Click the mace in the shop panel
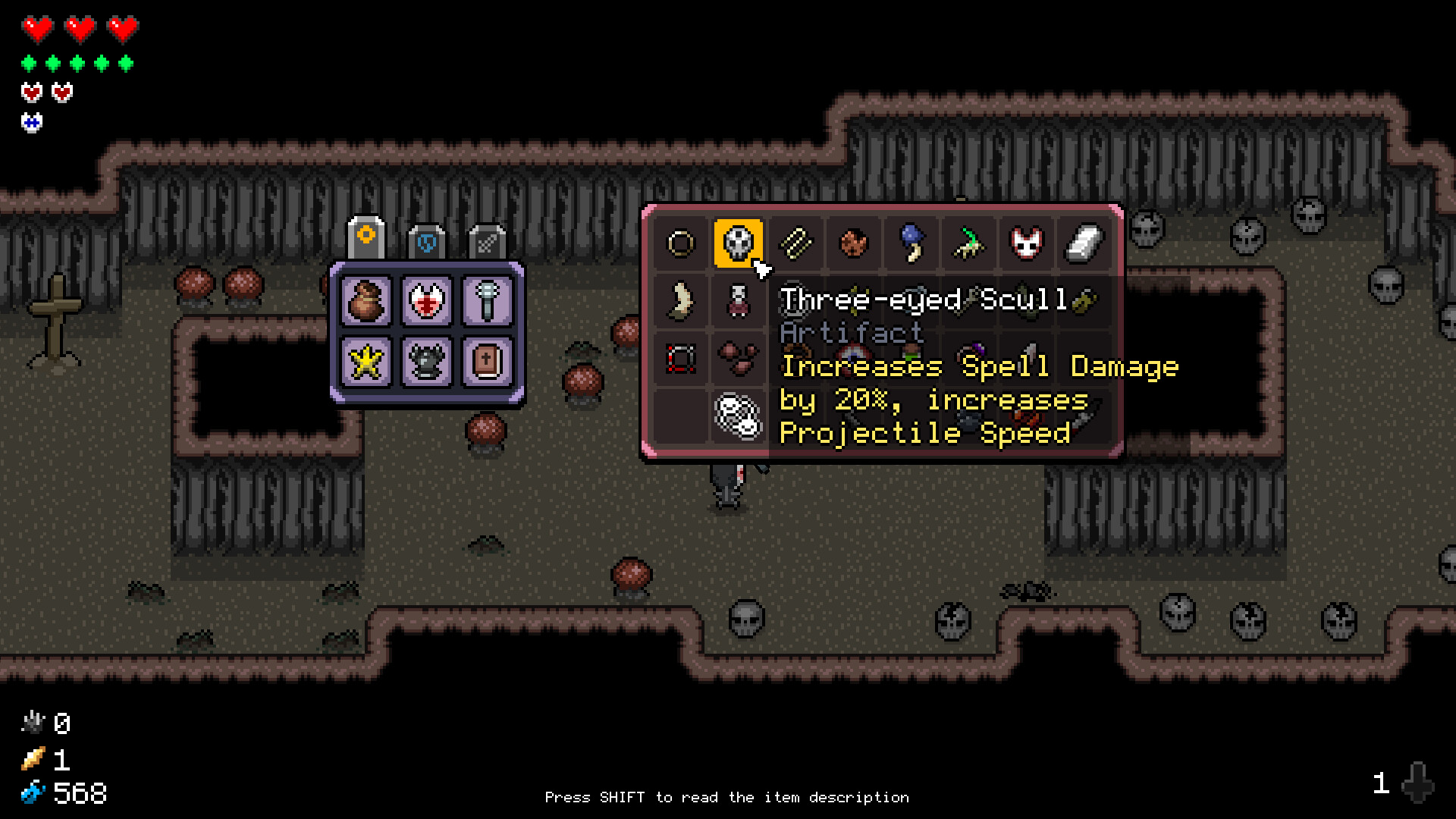Image resolution: width=1456 pixels, height=819 pixels. click(x=488, y=301)
